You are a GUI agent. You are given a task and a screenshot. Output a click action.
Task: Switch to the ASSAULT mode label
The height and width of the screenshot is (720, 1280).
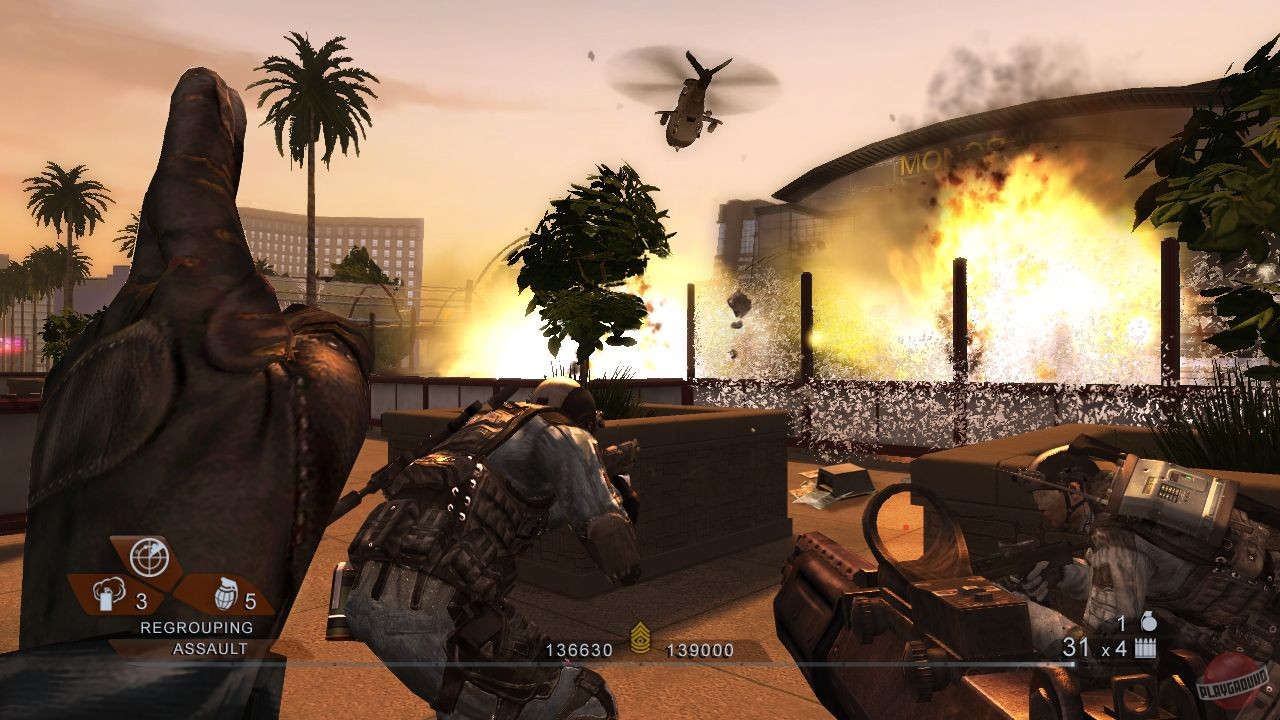[x=210, y=648]
